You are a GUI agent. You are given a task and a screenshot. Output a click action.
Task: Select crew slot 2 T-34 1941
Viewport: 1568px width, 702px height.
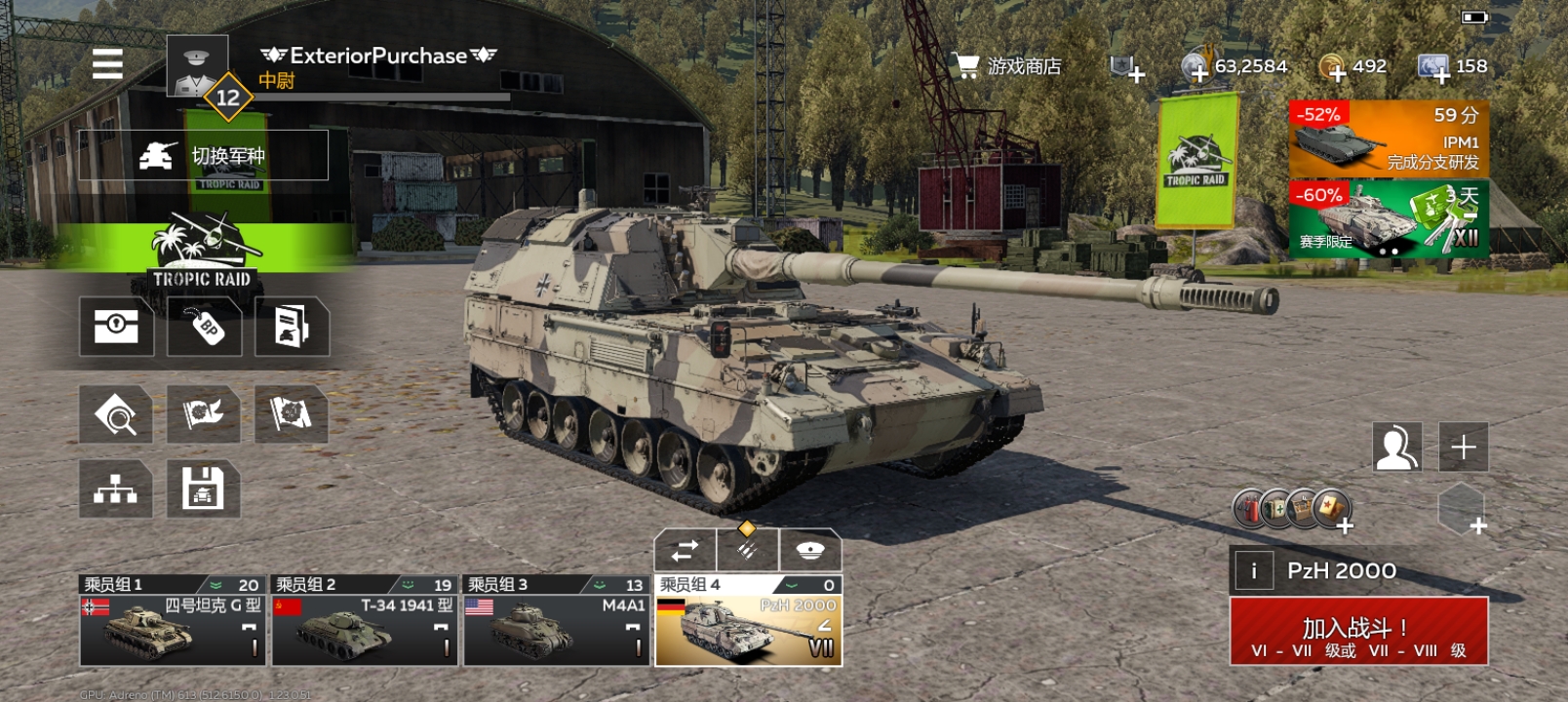pyautogui.click(x=364, y=621)
